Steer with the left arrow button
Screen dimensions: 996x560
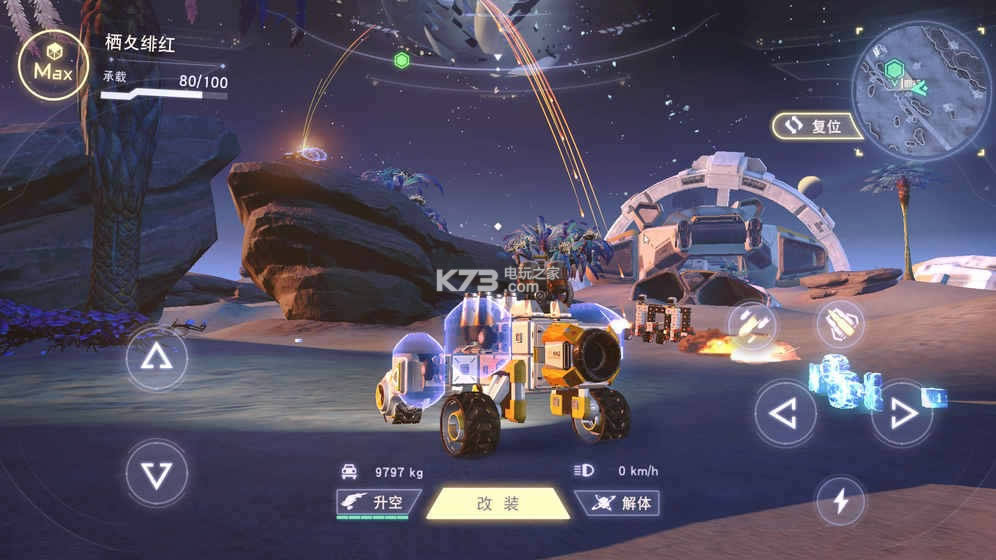click(x=785, y=412)
